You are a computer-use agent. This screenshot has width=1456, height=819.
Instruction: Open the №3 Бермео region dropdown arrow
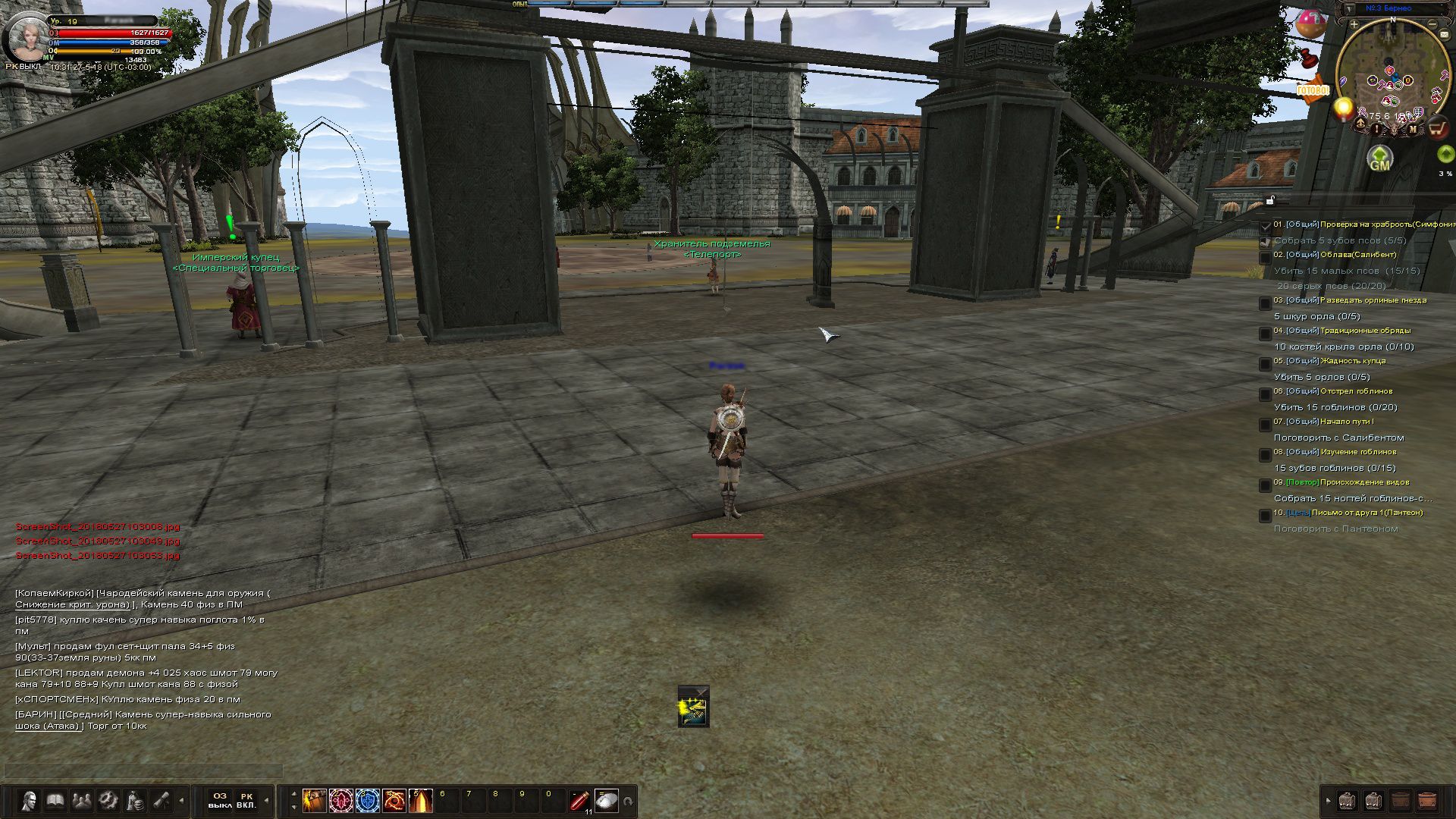[1350, 8]
